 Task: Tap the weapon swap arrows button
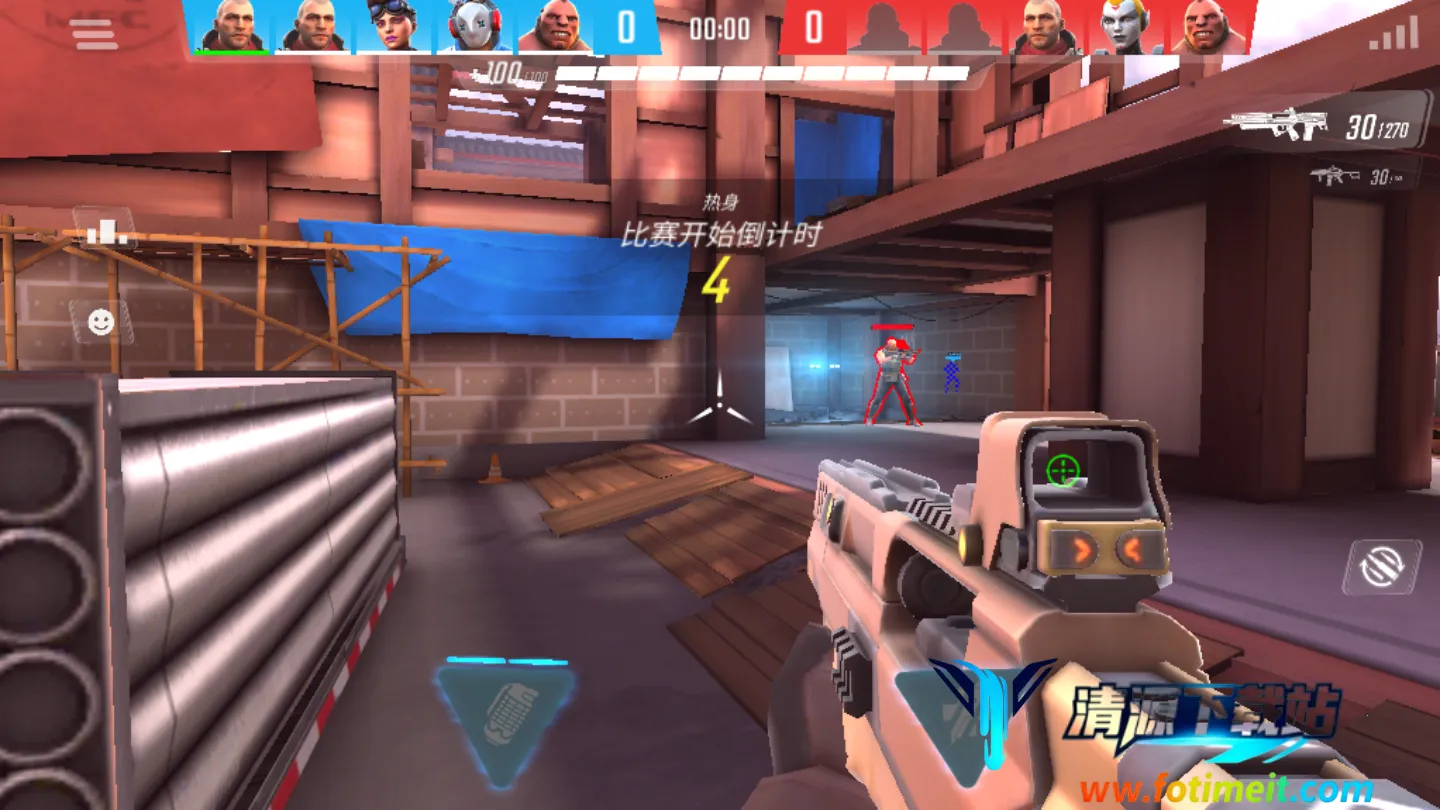pyautogui.click(x=1383, y=567)
